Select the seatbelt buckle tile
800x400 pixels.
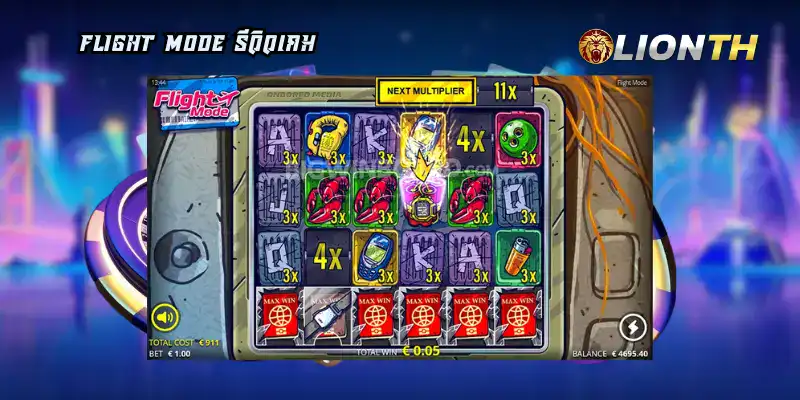(x=328, y=312)
